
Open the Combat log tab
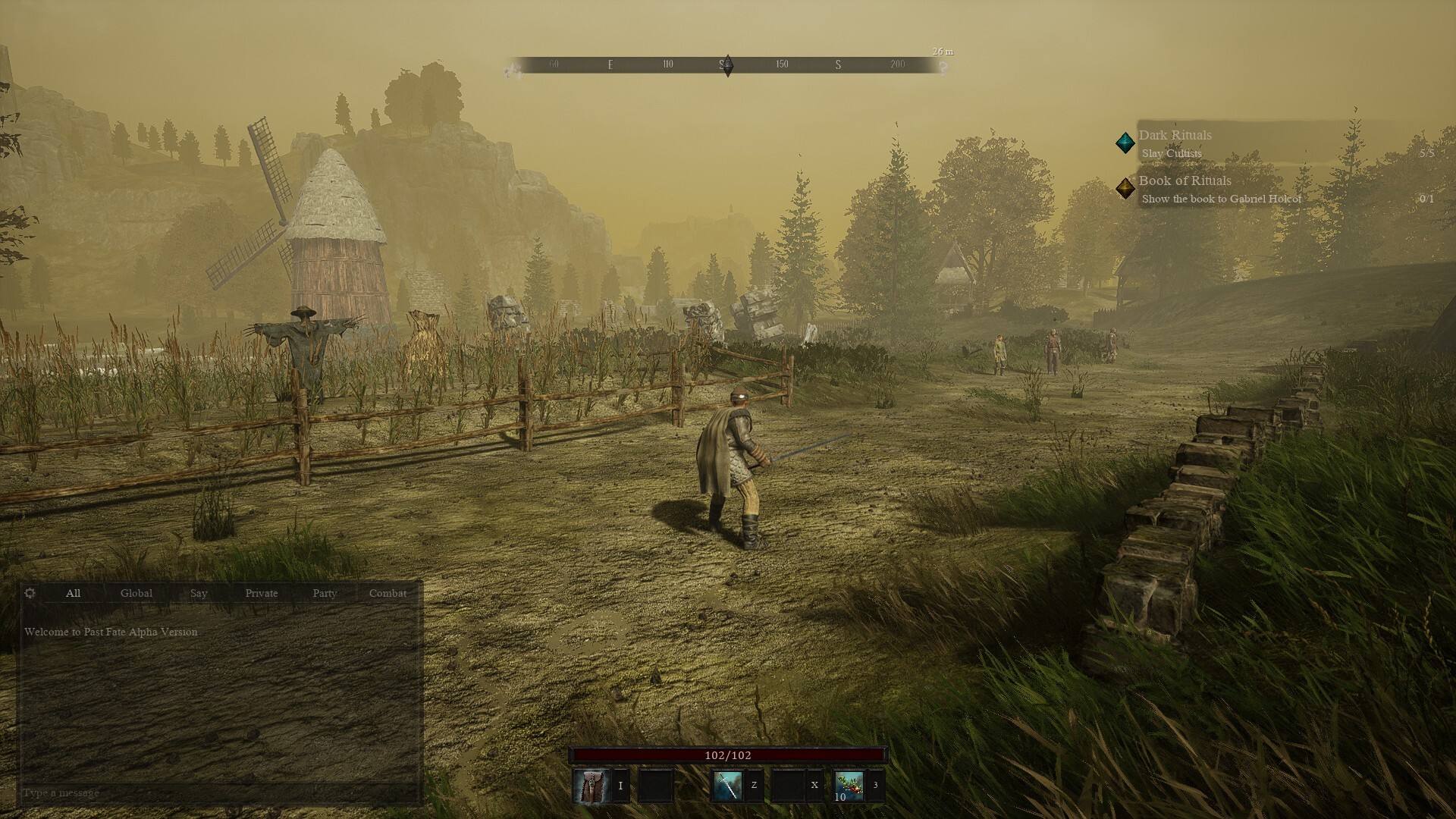point(388,593)
